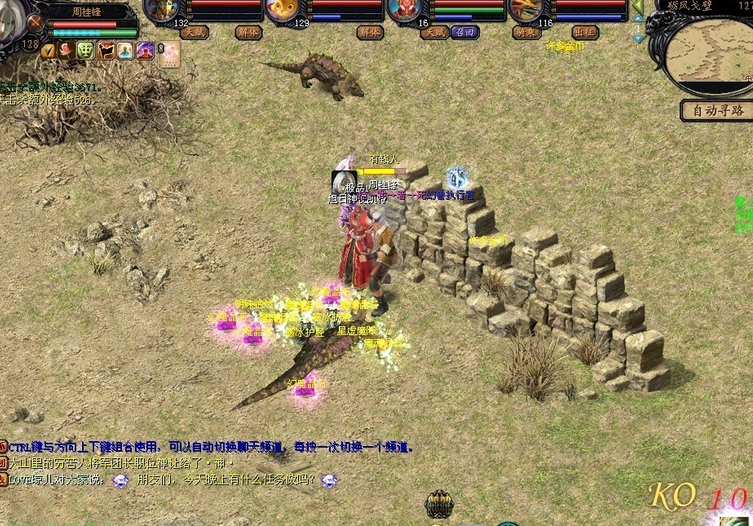Screen dimensions: 753x526
Task: Click the player level 128 badge
Action: point(30,44)
